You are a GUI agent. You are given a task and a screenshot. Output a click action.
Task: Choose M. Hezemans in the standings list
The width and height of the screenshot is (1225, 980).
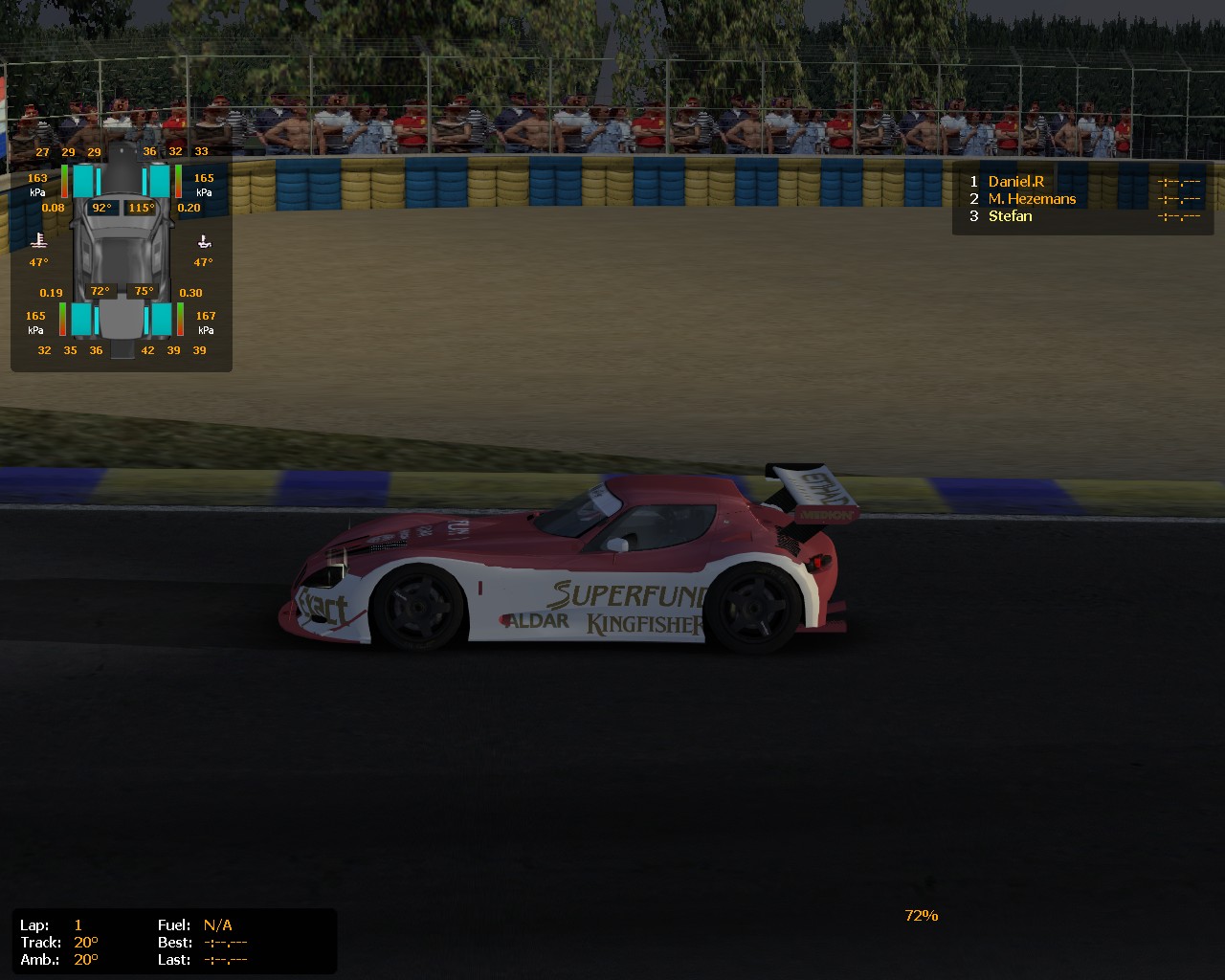click(1032, 199)
